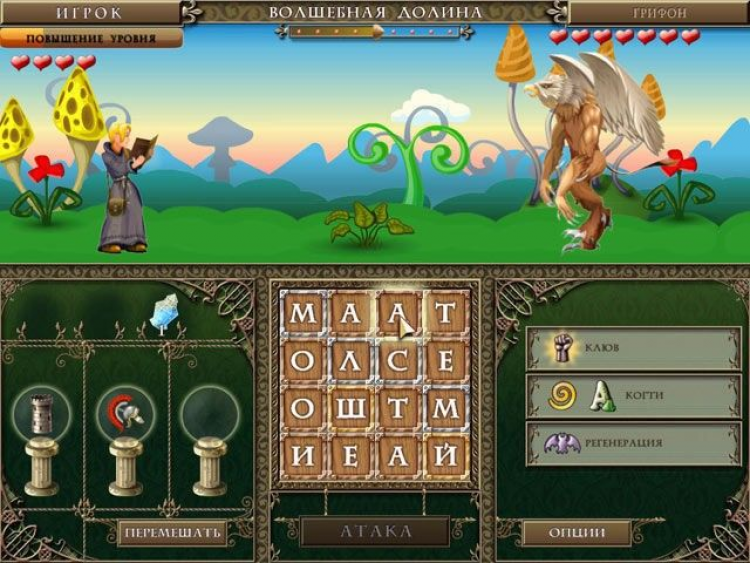Choose the letter С tile
Screen dimensions: 750x563
399,361
